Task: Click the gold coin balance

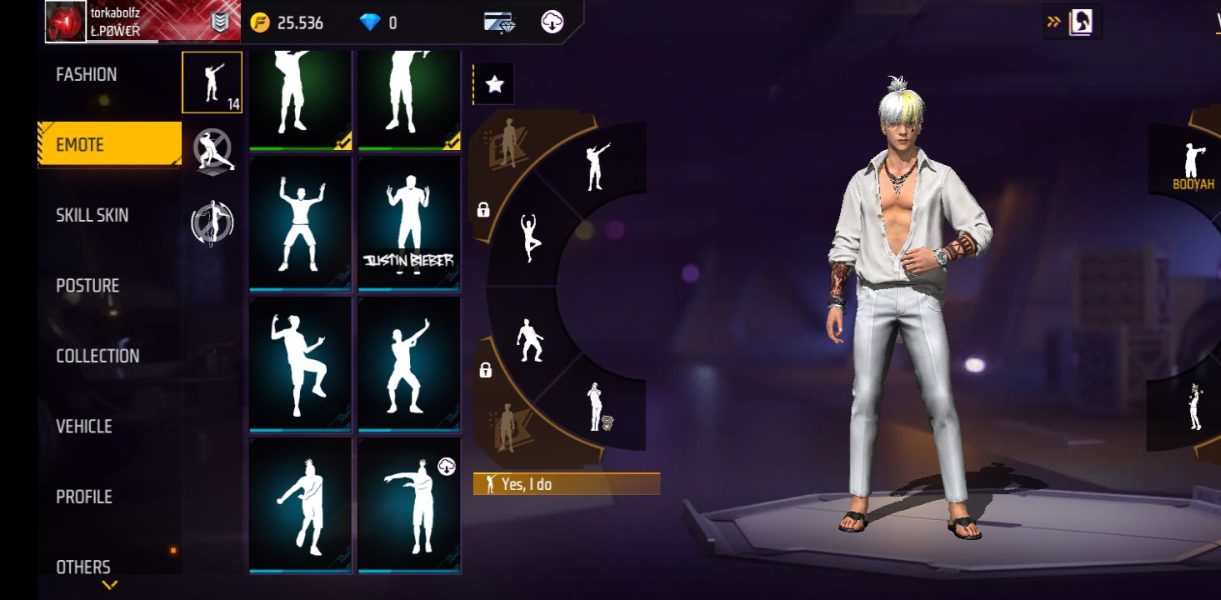Action: click(x=287, y=22)
